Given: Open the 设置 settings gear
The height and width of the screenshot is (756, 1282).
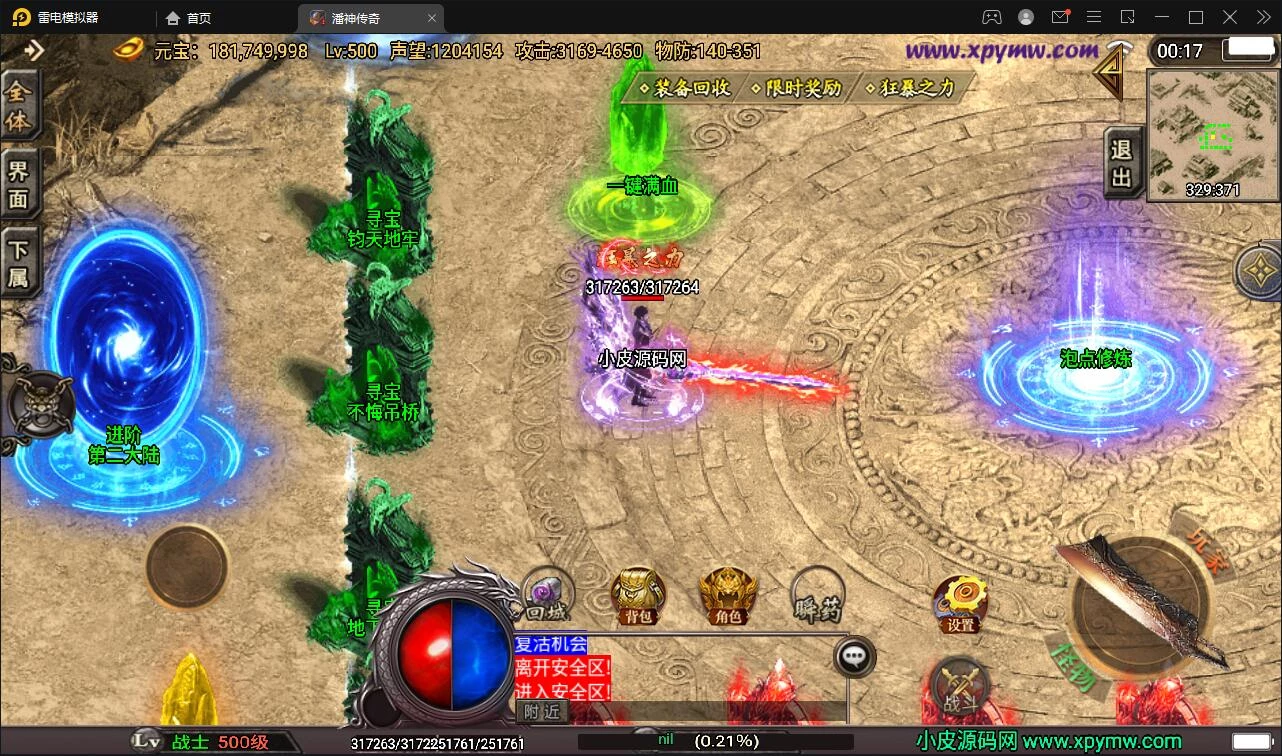Looking at the screenshot, I should point(961,604).
